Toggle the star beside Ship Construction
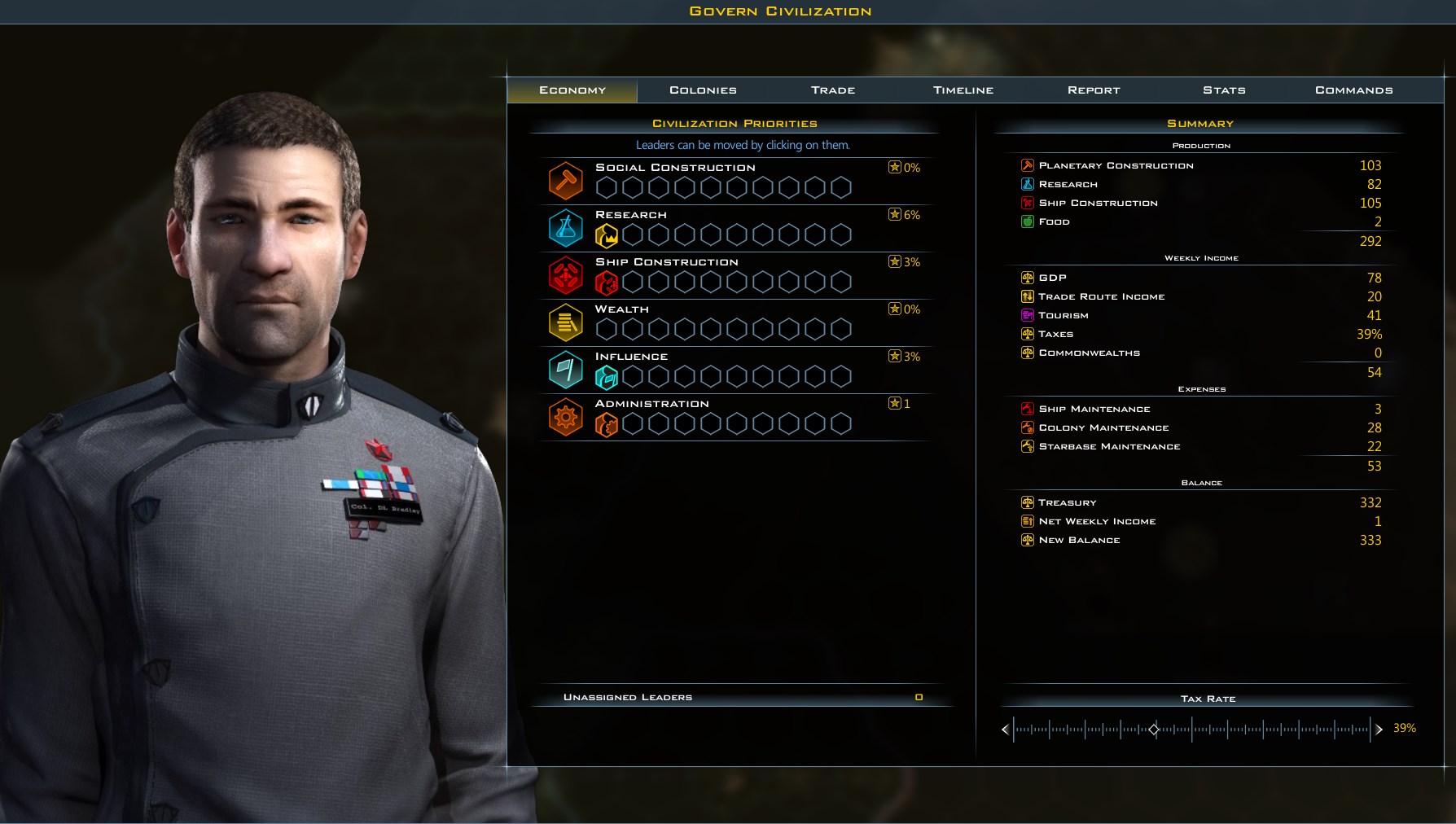1456x824 pixels. point(893,262)
